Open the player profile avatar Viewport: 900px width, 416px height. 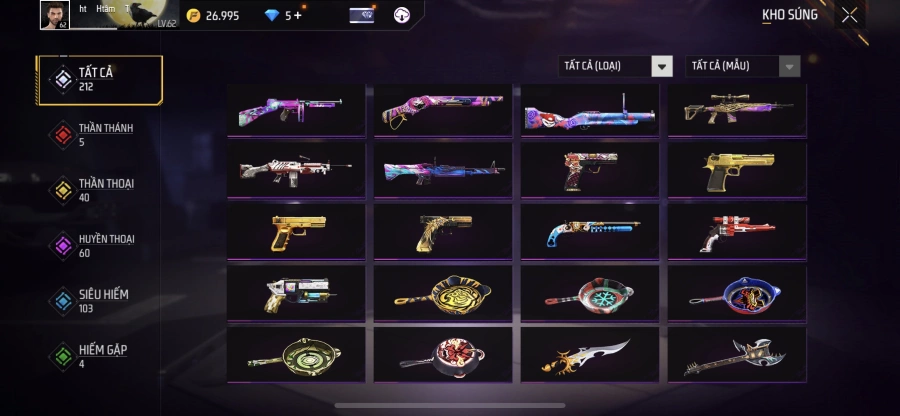(x=53, y=14)
